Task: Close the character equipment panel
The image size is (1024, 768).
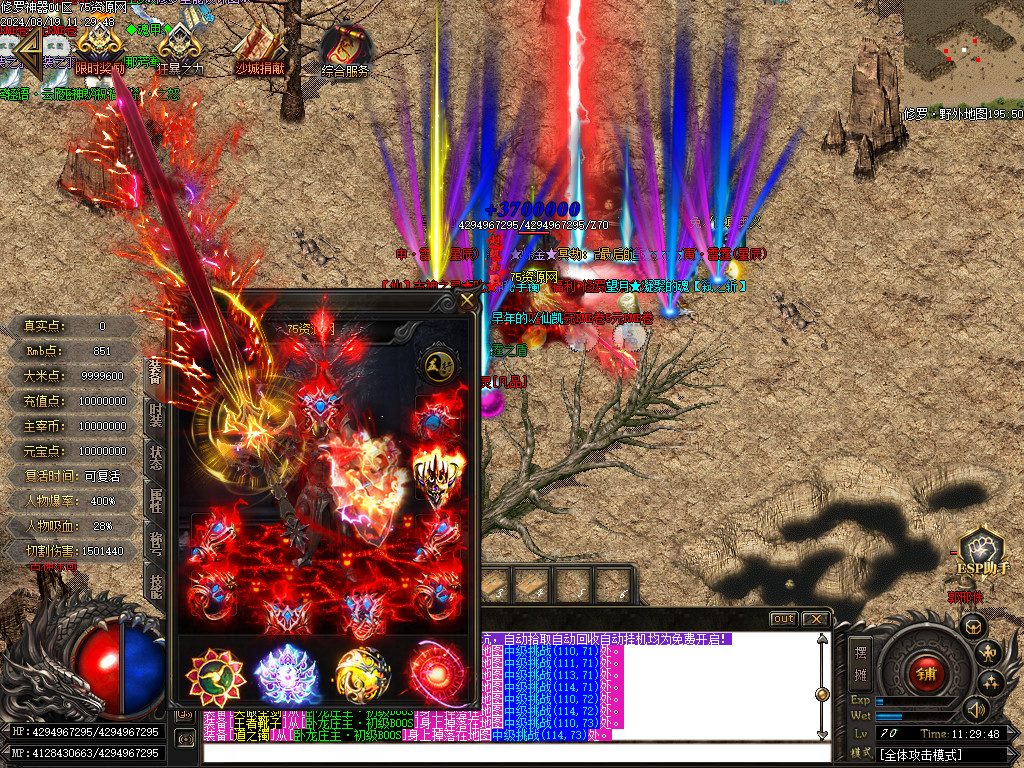Action: (x=467, y=301)
